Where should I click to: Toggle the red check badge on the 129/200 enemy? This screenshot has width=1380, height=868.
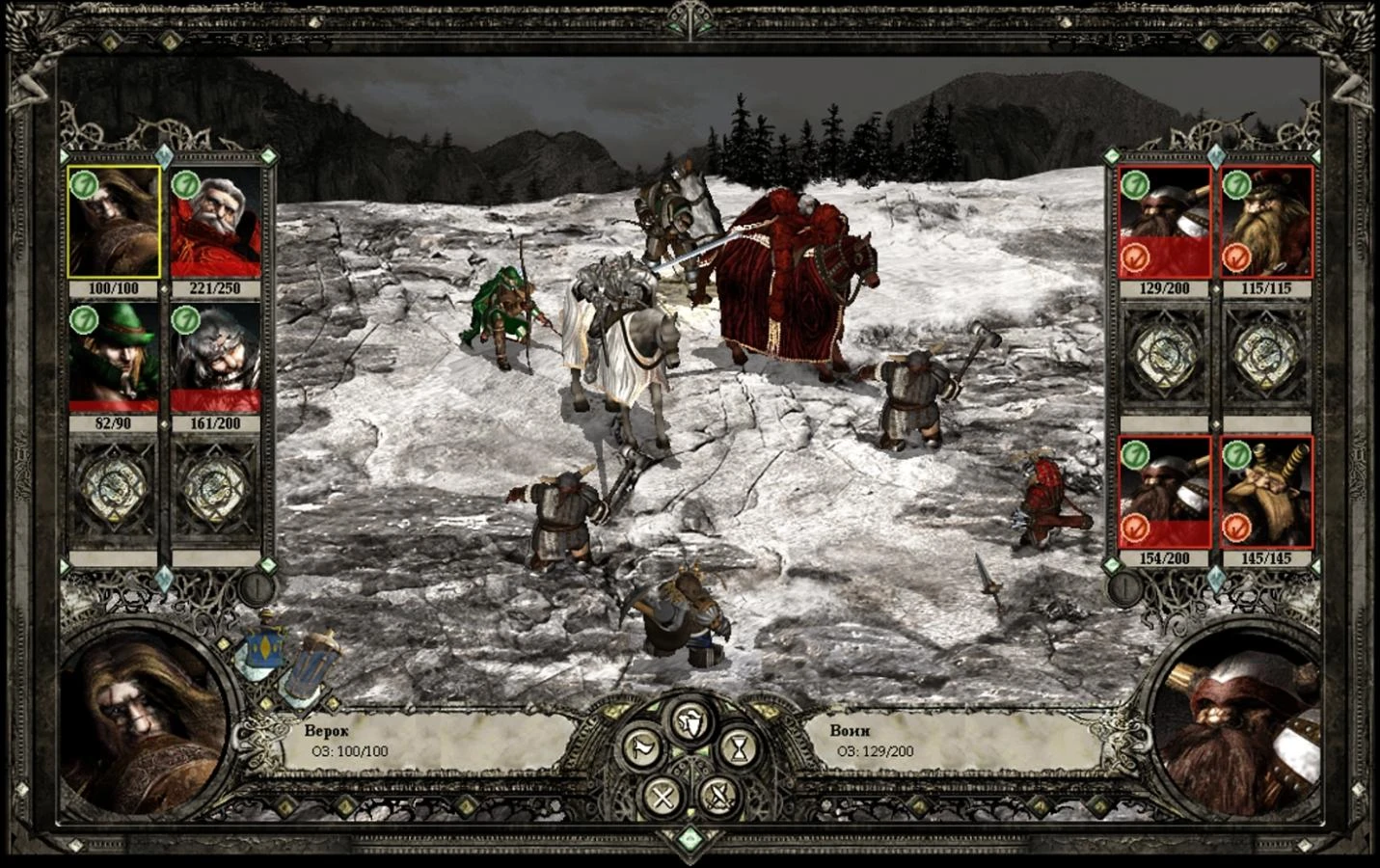[1138, 258]
